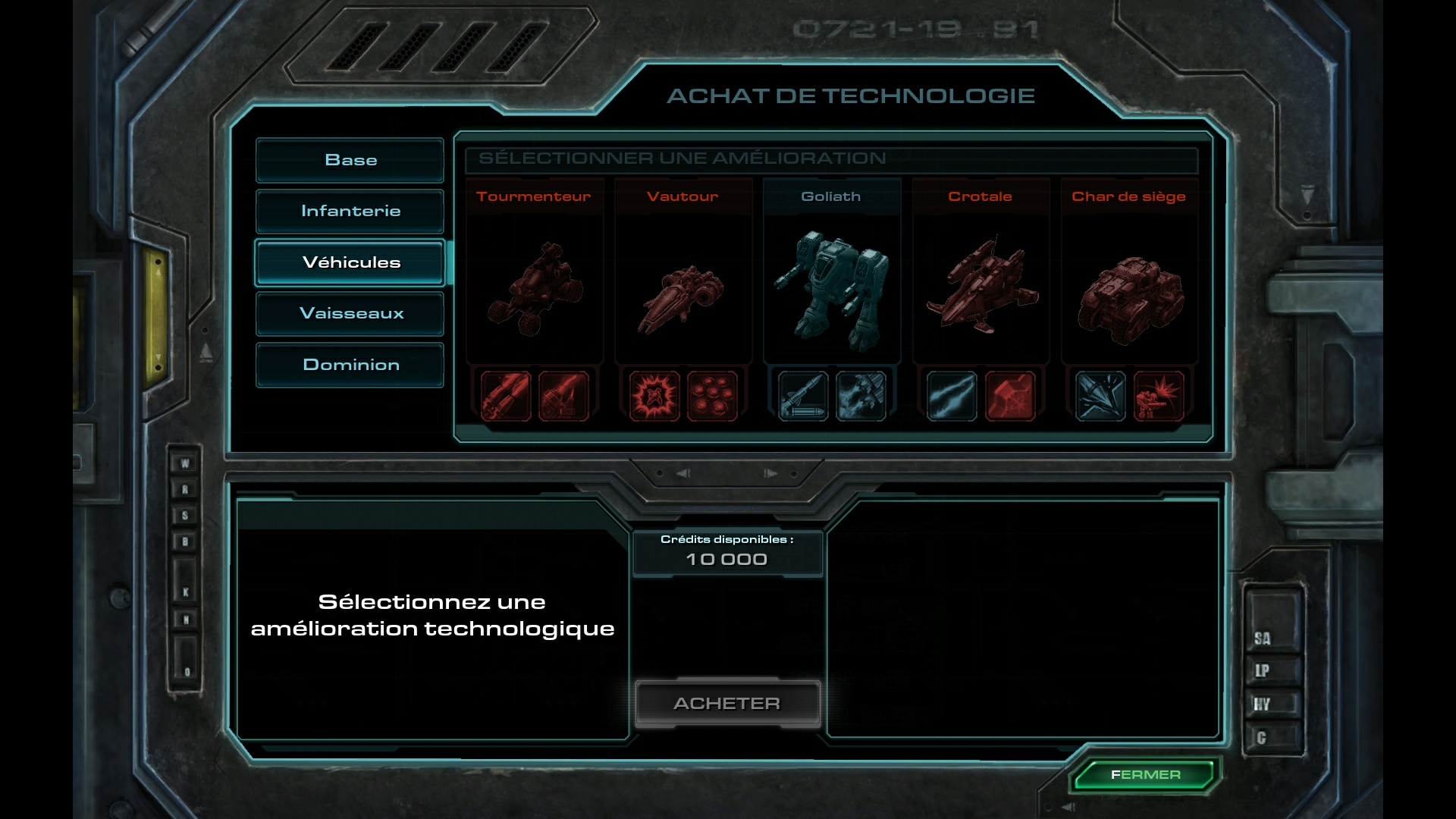Viewport: 1456px width, 819px height.
Task: Select Char de siège's red marine upgrade
Action: [1158, 395]
